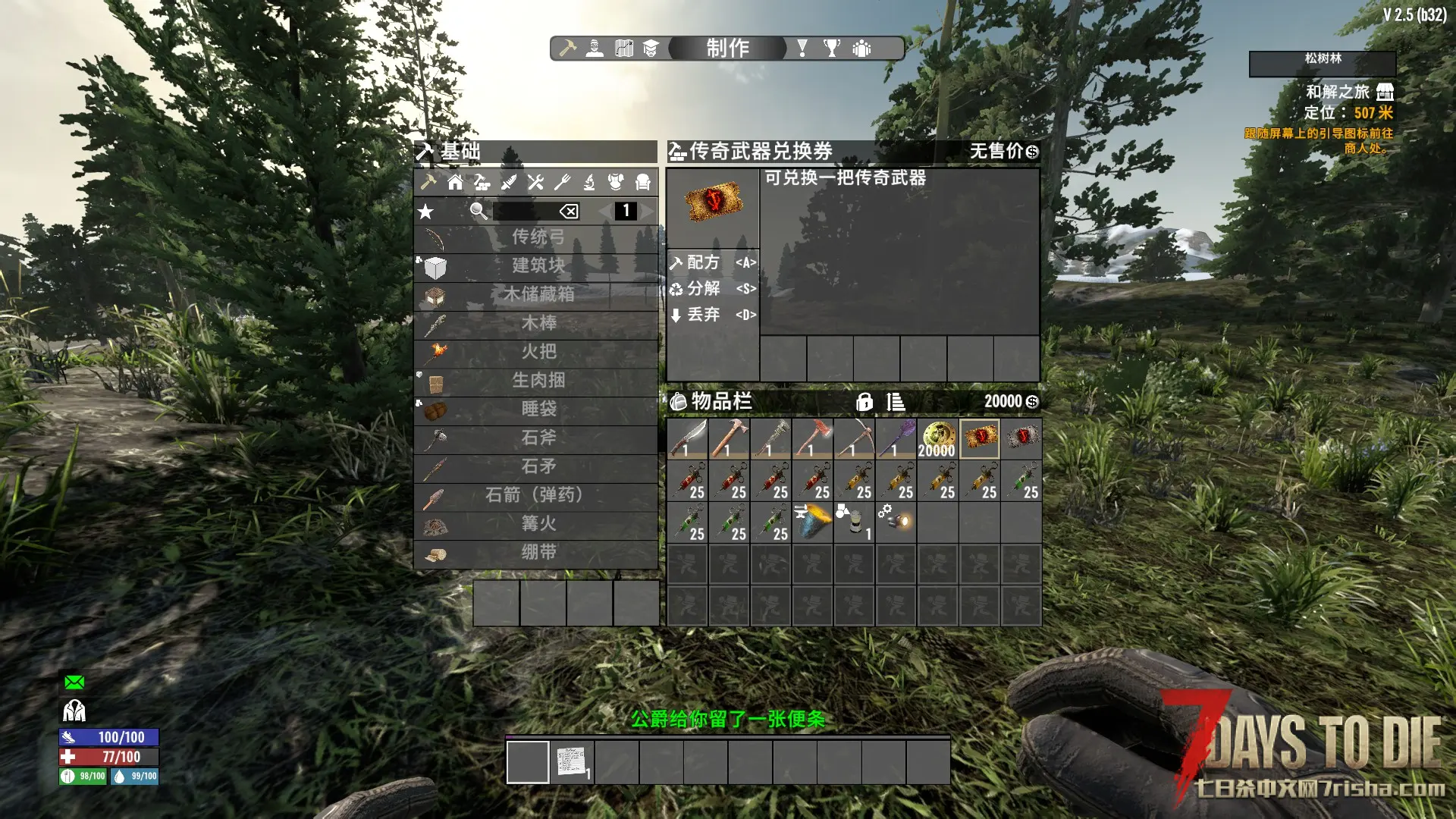Select the note in the toolbelt

pyautogui.click(x=573, y=761)
